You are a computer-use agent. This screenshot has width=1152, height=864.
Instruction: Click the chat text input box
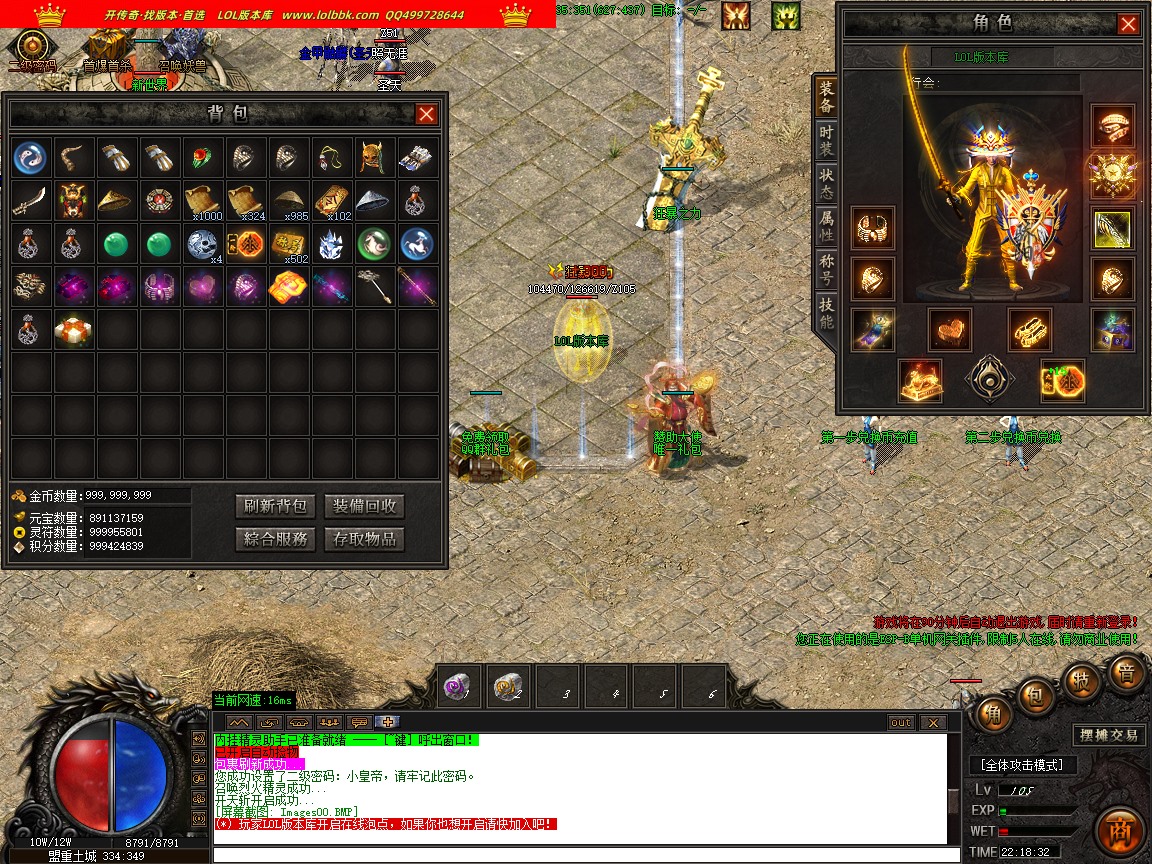click(578, 855)
